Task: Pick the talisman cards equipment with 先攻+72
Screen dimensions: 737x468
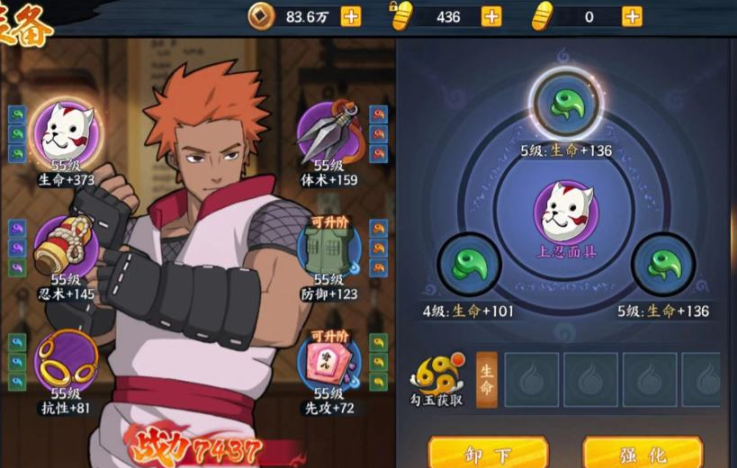Action: [329, 360]
